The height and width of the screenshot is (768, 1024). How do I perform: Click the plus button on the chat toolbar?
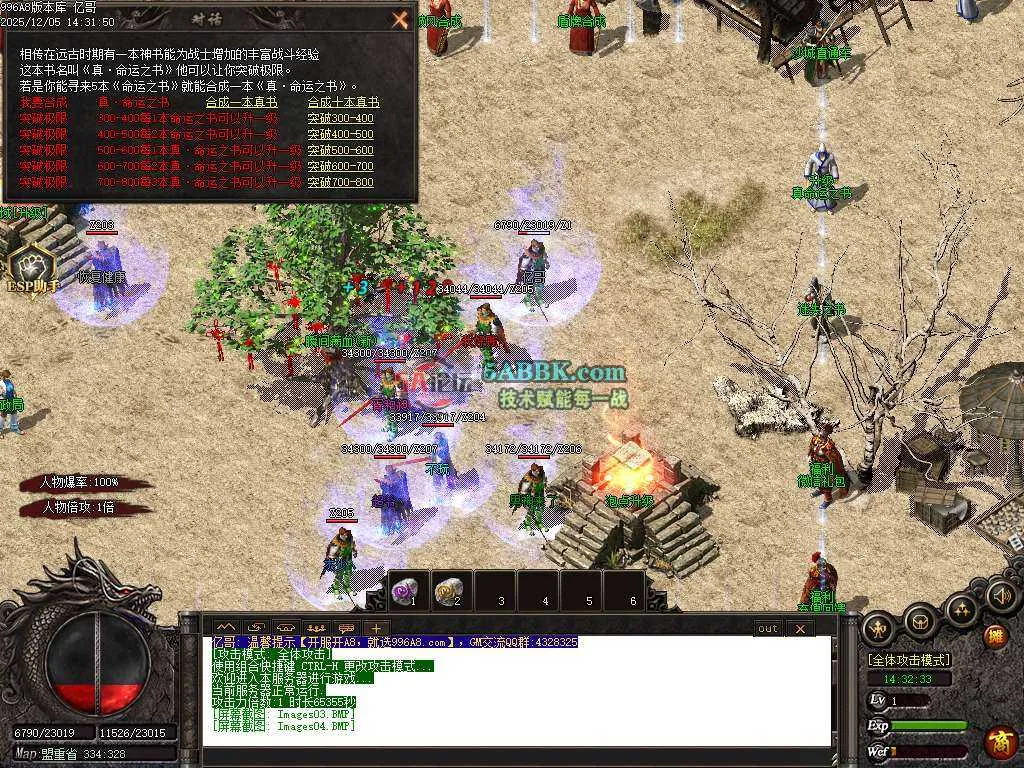point(376,628)
